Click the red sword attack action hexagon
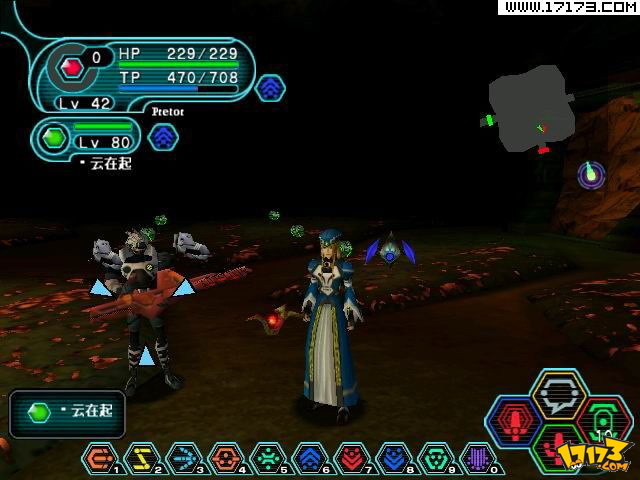Viewport: 640px width, 480px height. [513, 420]
